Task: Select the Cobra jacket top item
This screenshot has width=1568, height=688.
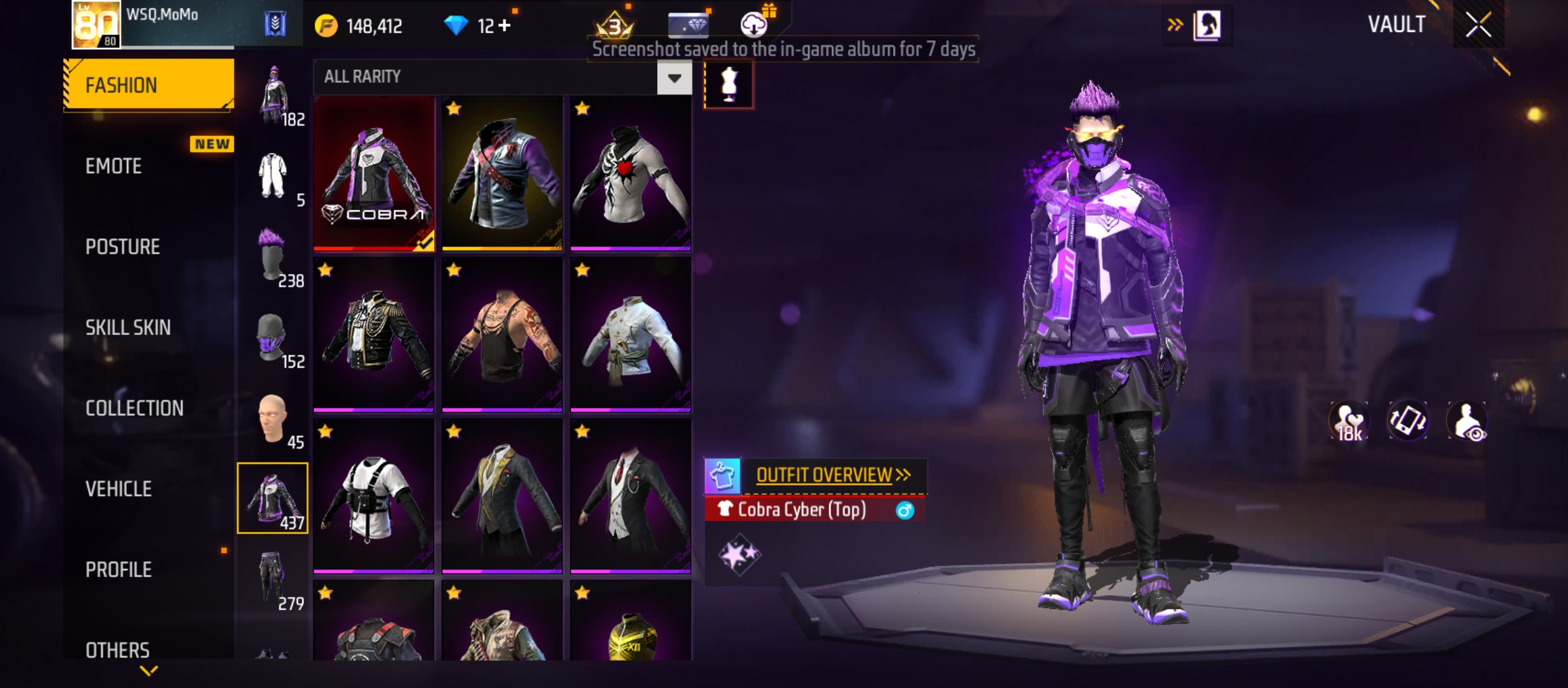Action: [x=374, y=173]
